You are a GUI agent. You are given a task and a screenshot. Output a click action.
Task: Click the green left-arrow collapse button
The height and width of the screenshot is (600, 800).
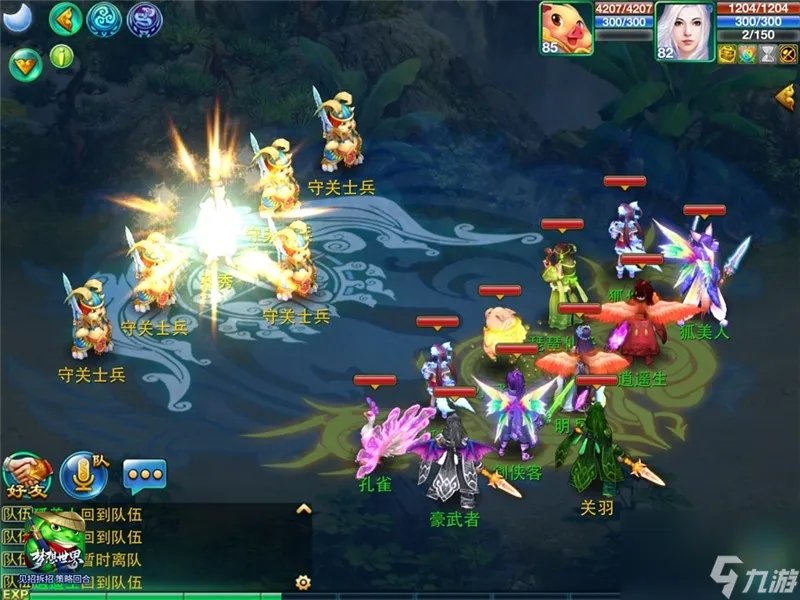[66, 18]
